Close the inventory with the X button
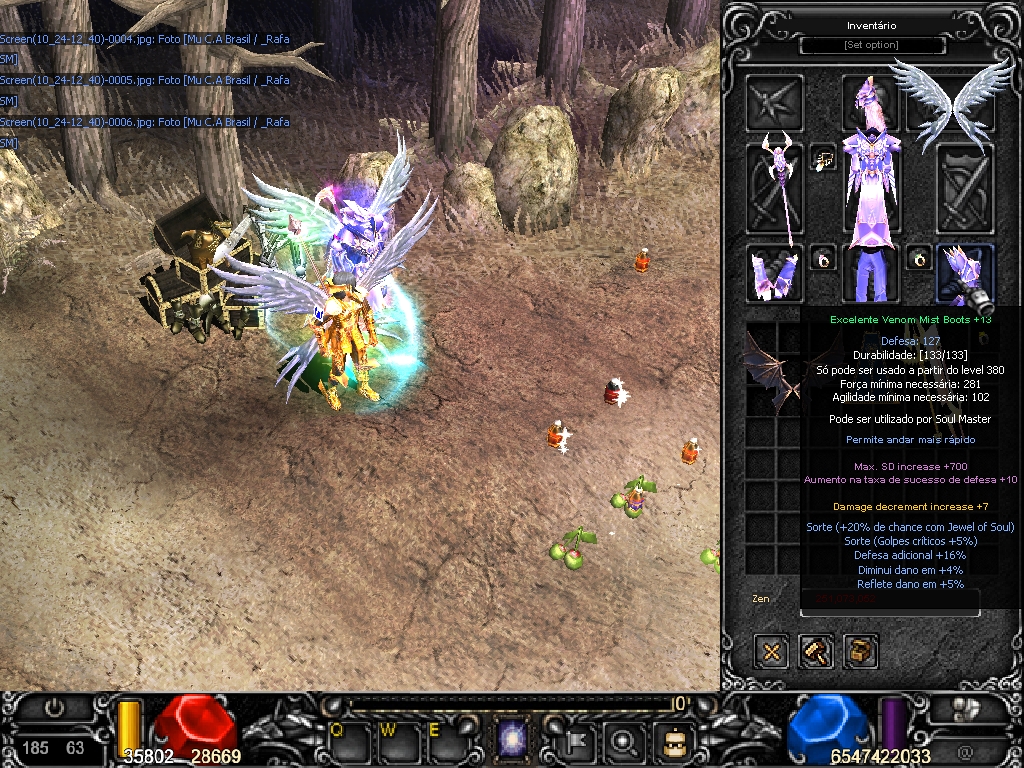The height and width of the screenshot is (768, 1024). [x=772, y=652]
